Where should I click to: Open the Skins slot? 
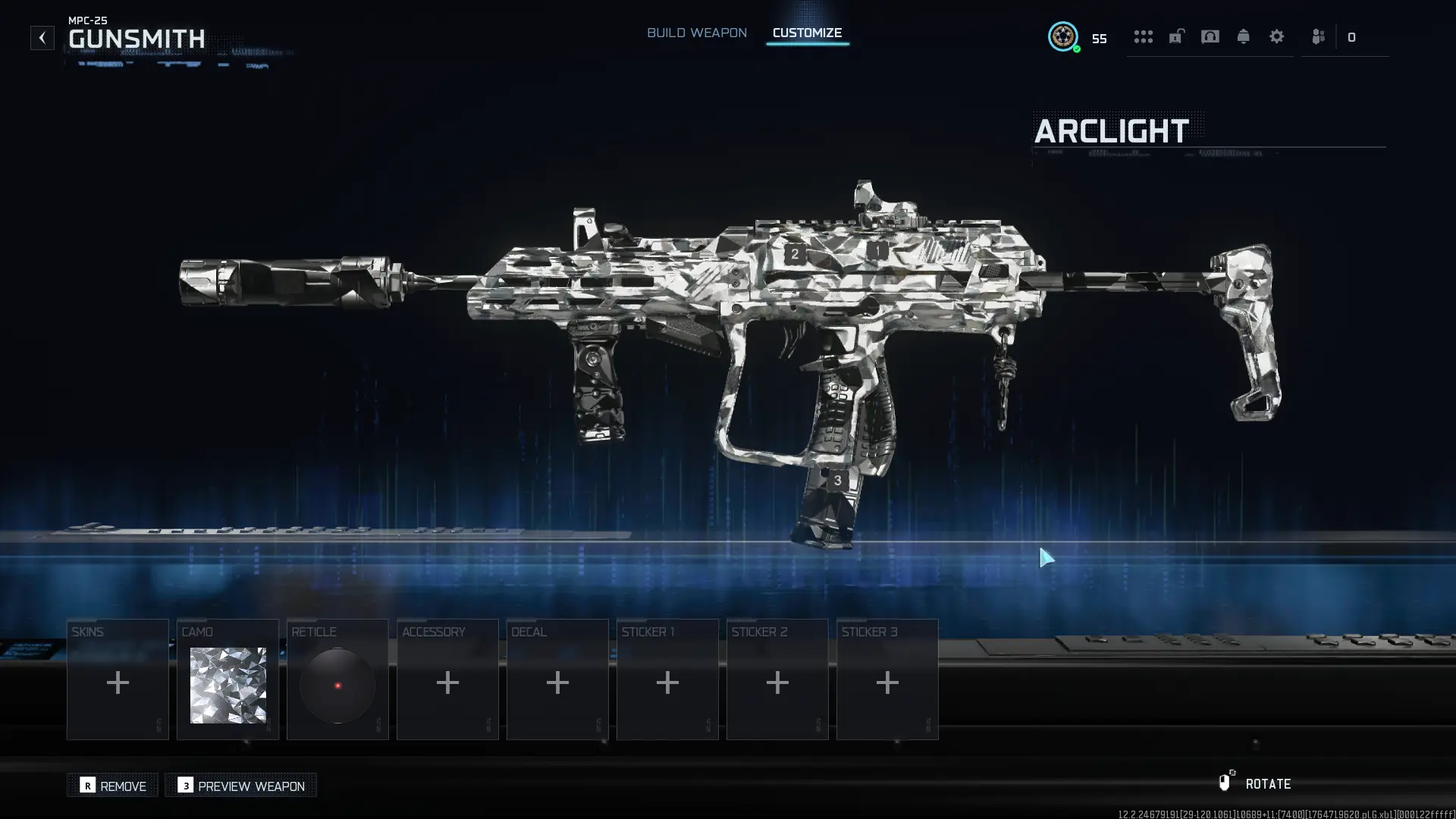click(118, 681)
